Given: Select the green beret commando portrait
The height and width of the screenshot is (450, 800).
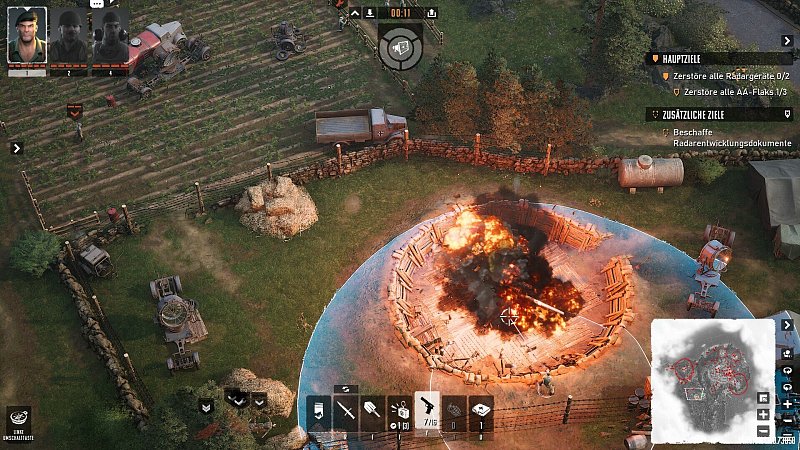Looking at the screenshot, I should 27,38.
